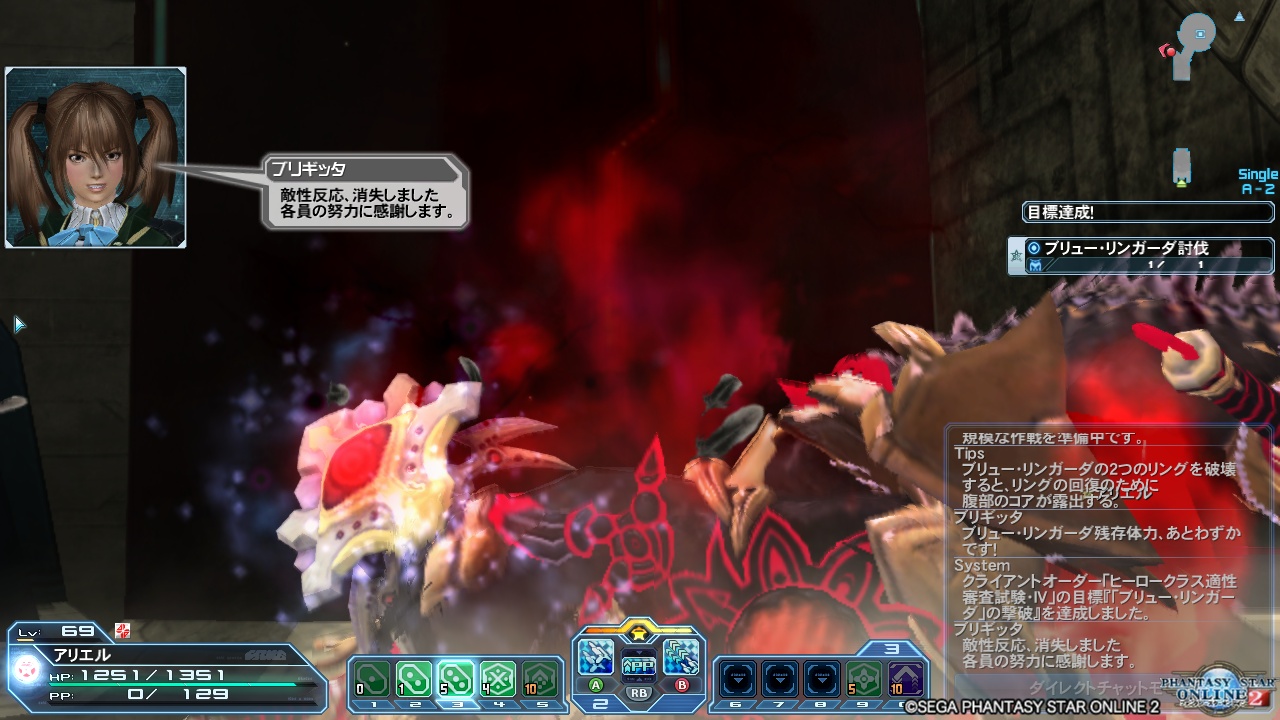Click the enemy emblem icon beside the kill counter
Image resolution: width=1280 pixels, height=720 pixels.
(1037, 263)
